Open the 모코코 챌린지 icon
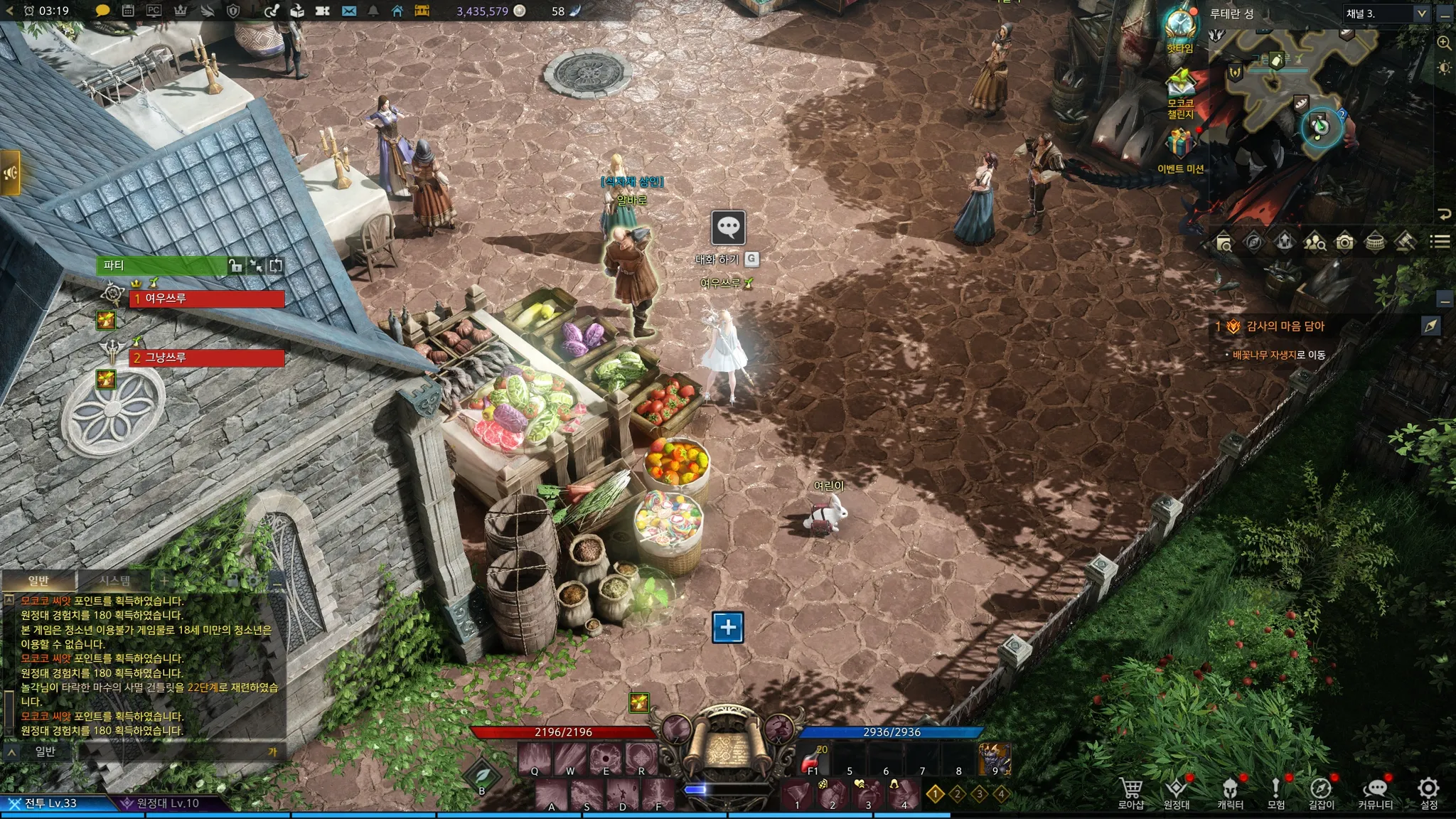The height and width of the screenshot is (819, 1456). coord(1180,84)
